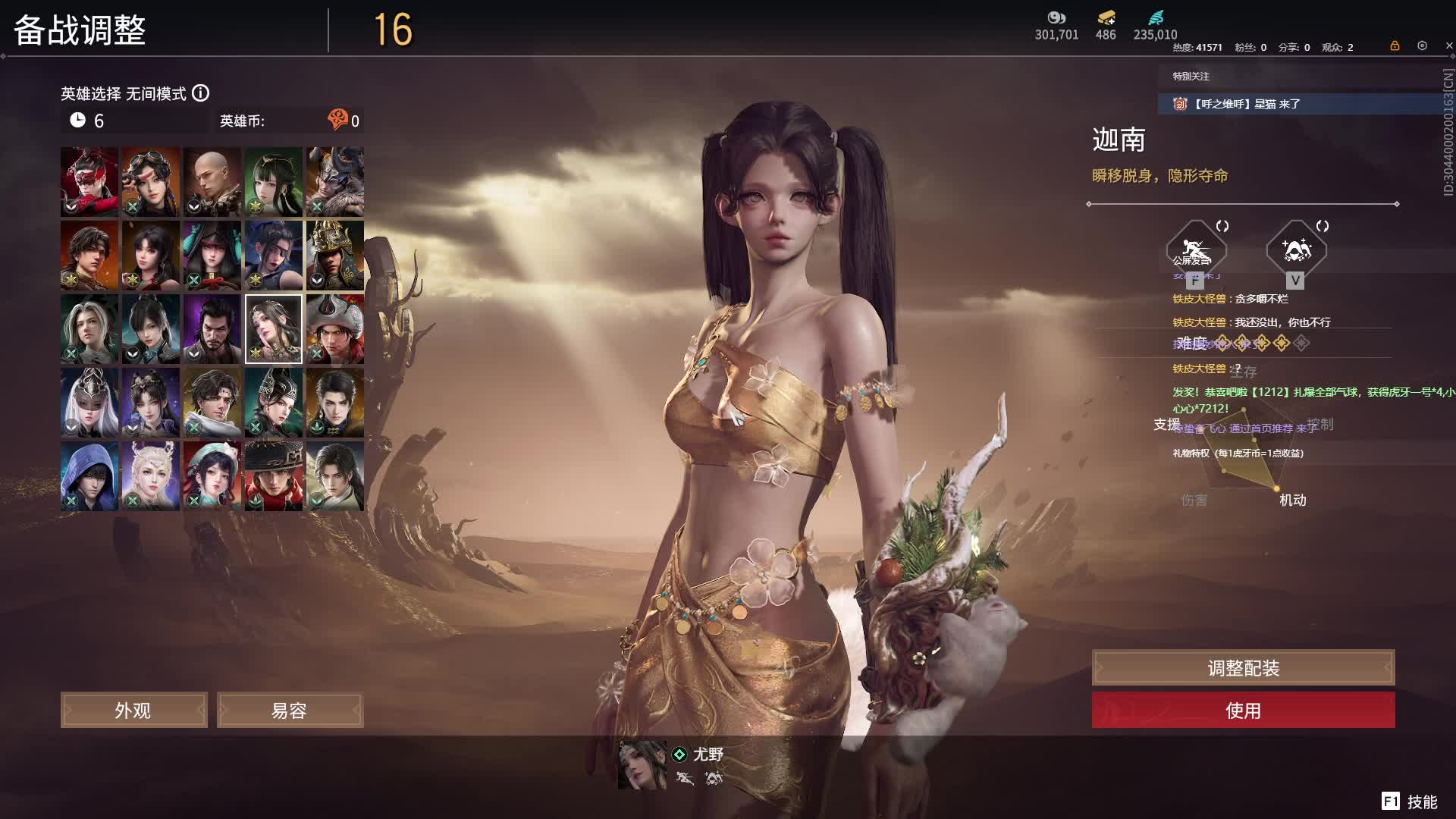The image size is (1456, 819).
Task: Choose the eyepatch-wearing hero portrait
Action: point(274,256)
